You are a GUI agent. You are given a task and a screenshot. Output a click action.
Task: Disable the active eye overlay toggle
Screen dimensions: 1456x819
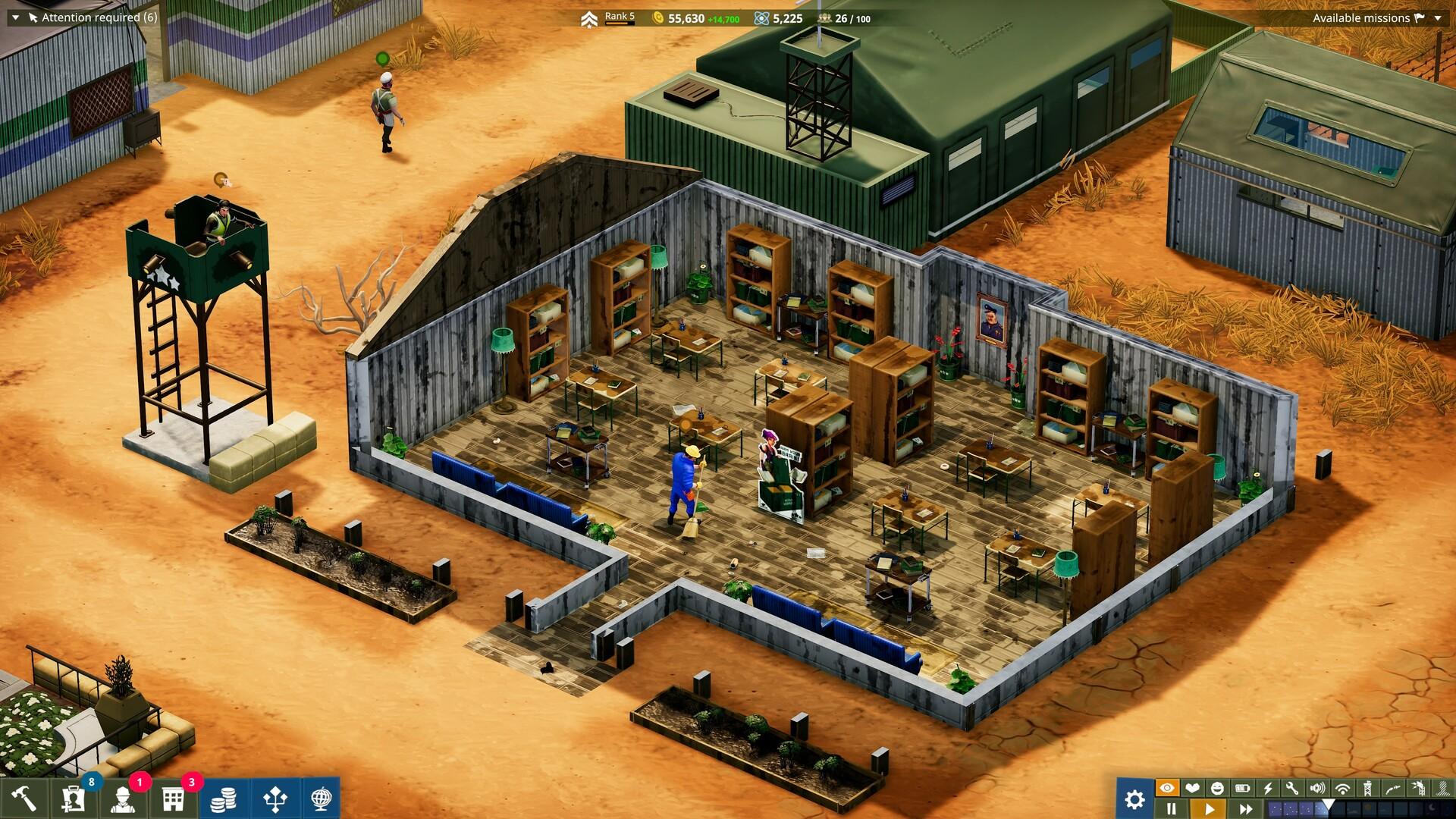tap(1168, 788)
